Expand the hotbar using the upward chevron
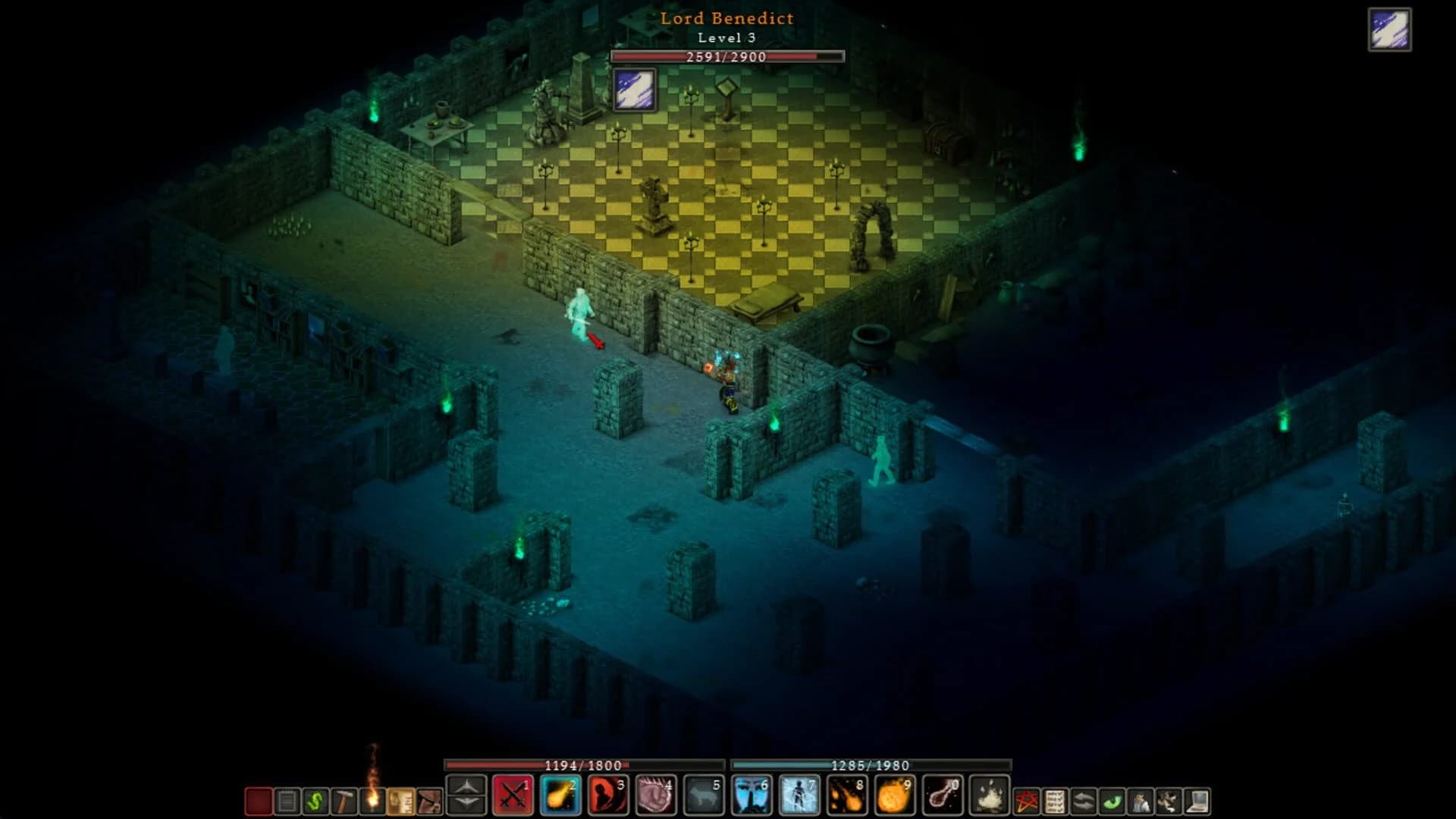Viewport: 1456px width, 819px height. 466,785
